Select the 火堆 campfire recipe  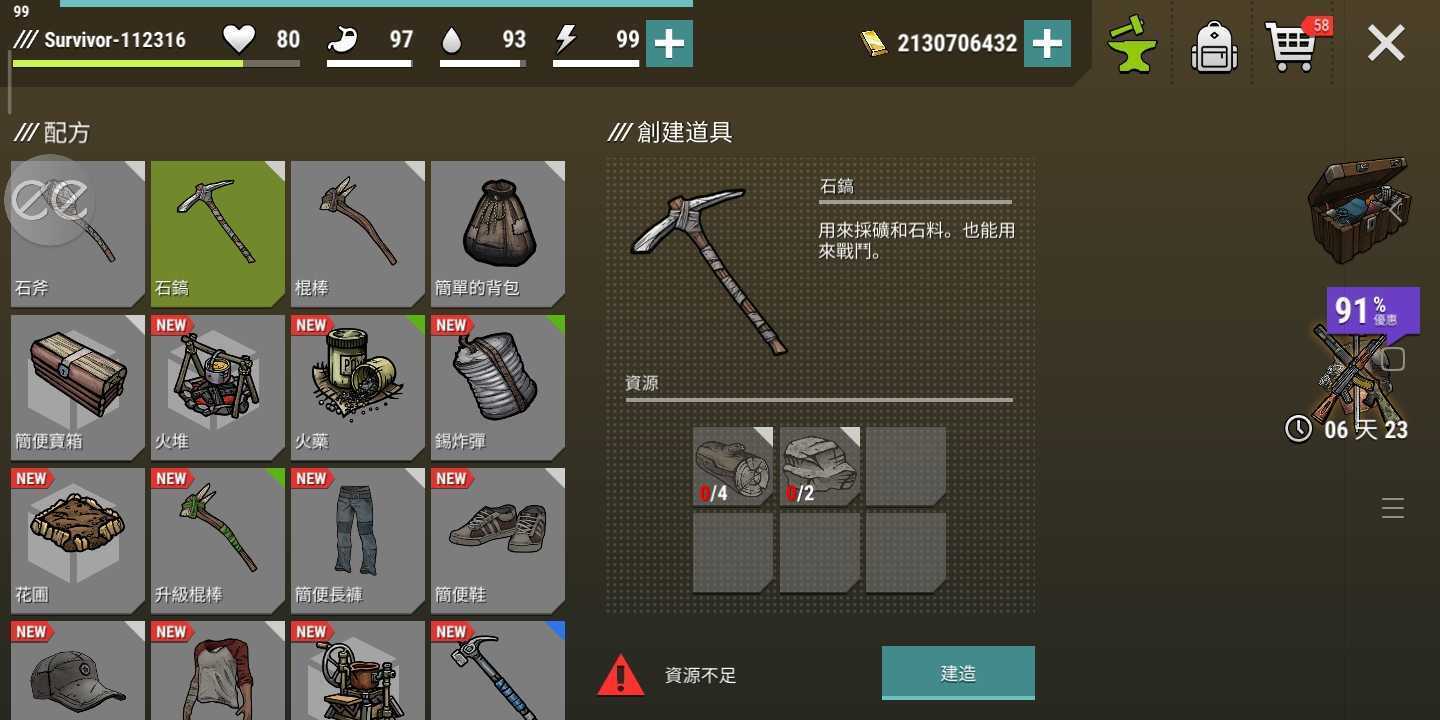coord(217,385)
